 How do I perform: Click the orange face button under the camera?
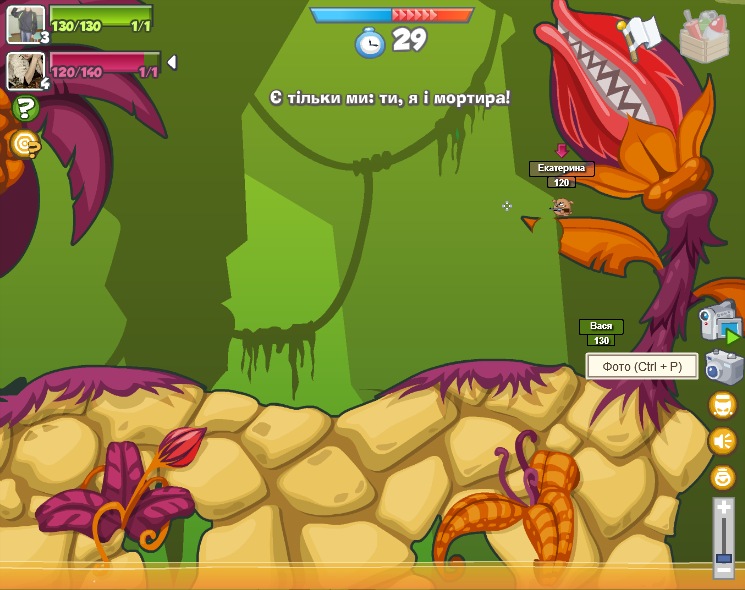[x=722, y=404]
